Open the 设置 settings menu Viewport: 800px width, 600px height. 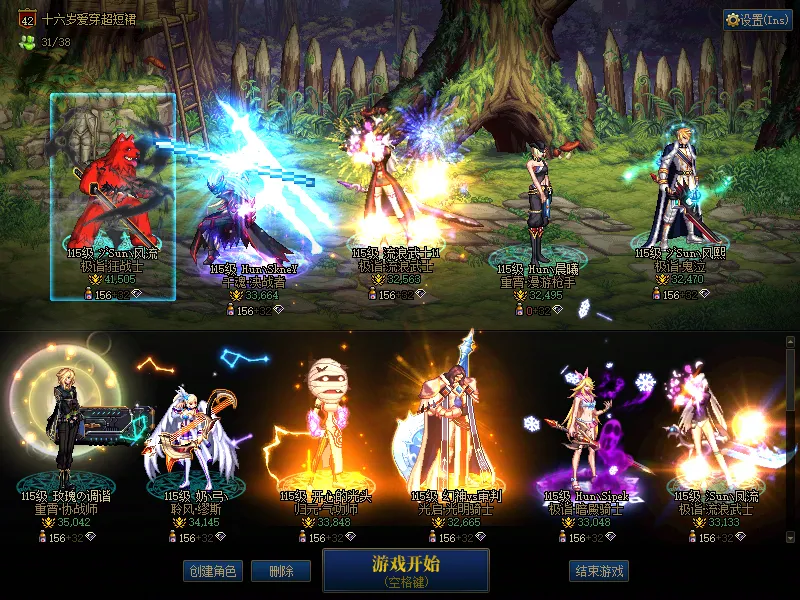757,20
